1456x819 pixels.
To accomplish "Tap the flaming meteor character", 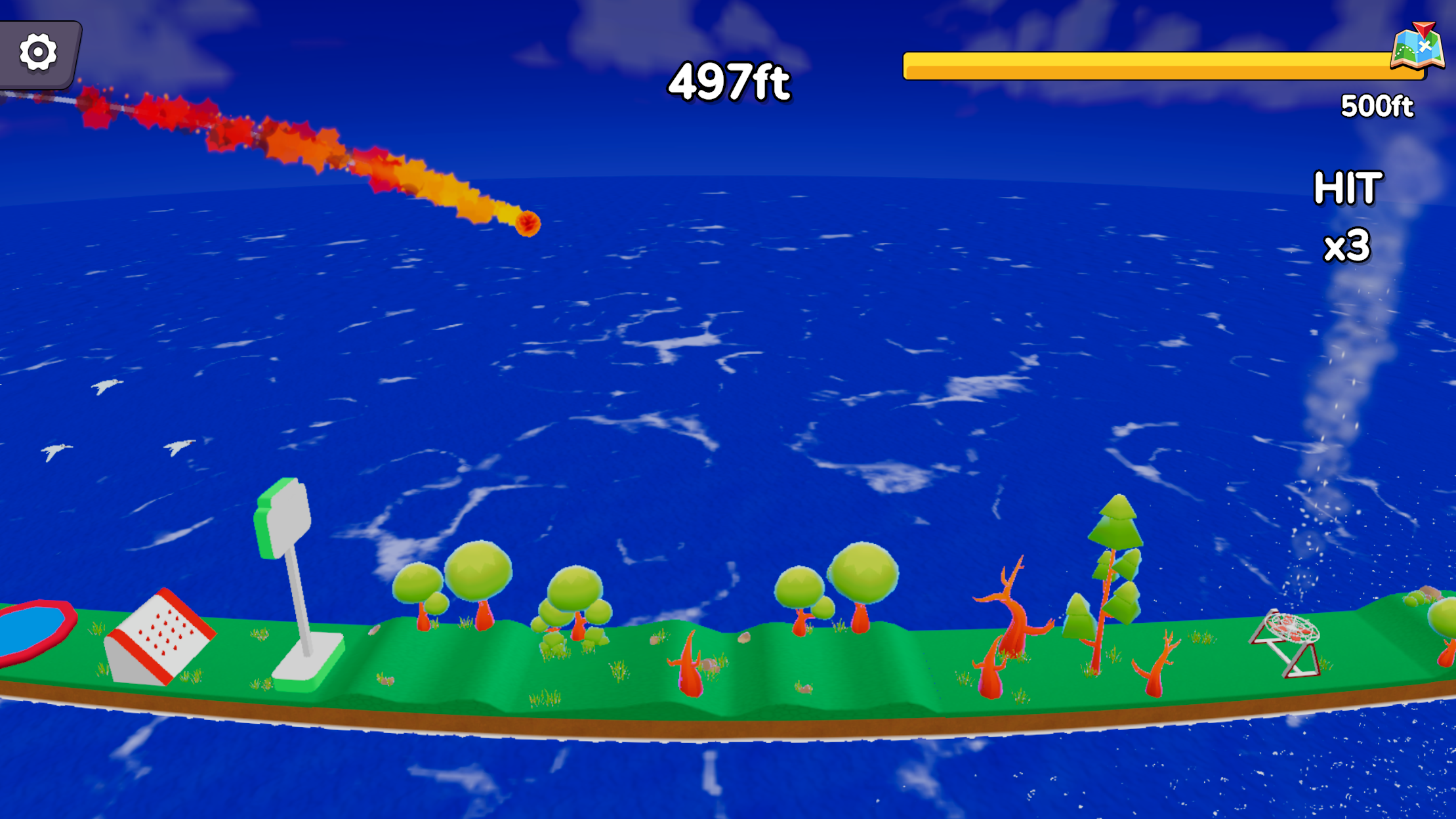I will 529,224.
